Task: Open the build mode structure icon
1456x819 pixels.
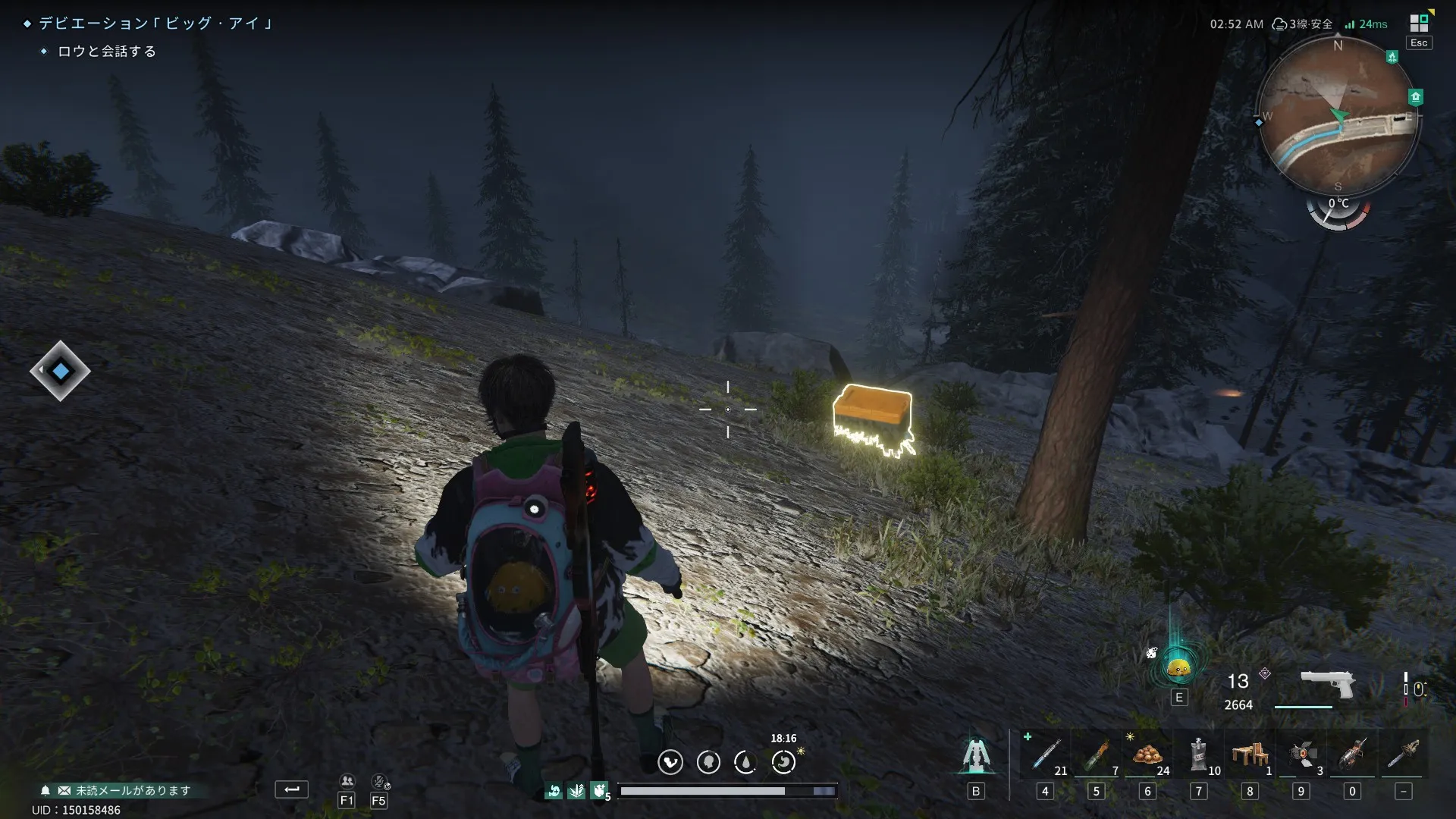Action: (x=976, y=755)
